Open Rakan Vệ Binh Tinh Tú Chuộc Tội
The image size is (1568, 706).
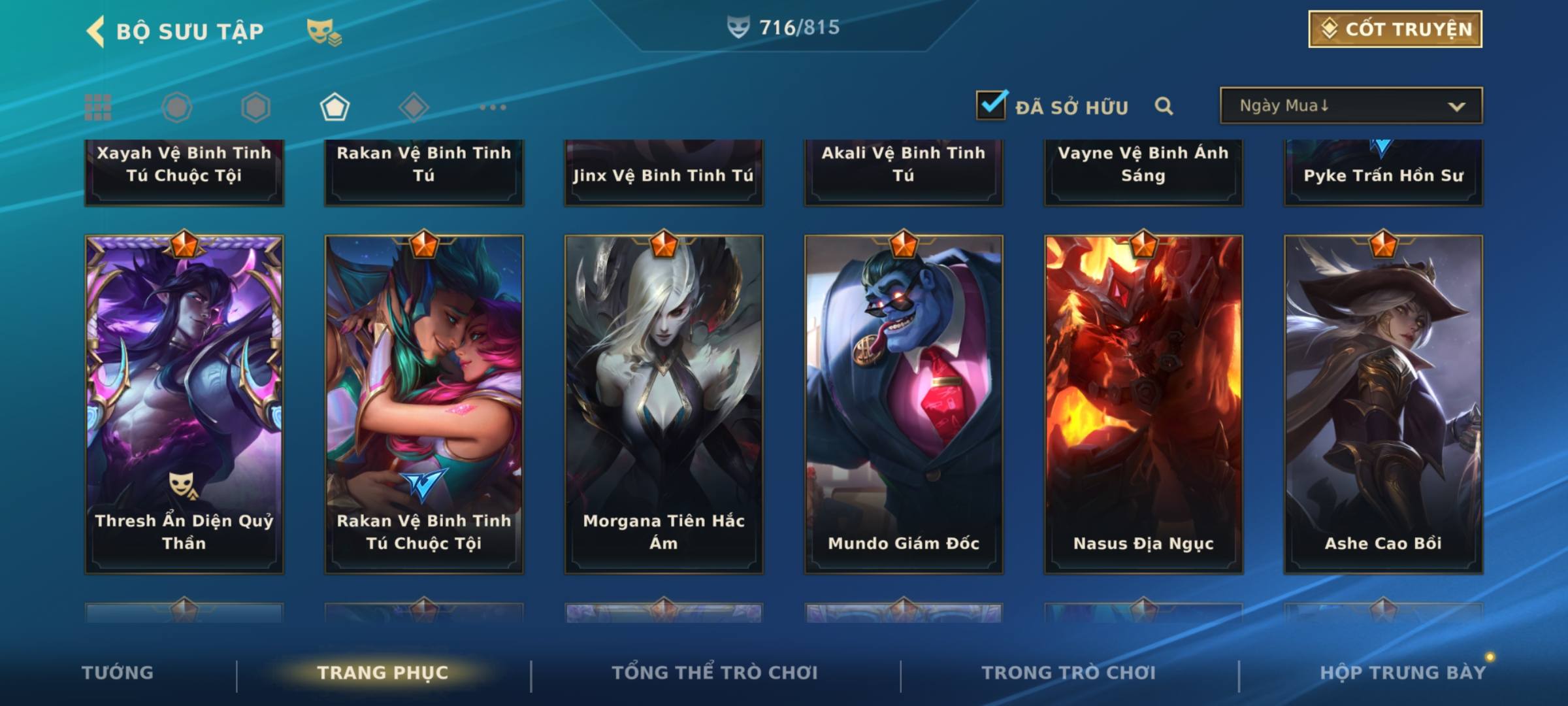click(424, 404)
